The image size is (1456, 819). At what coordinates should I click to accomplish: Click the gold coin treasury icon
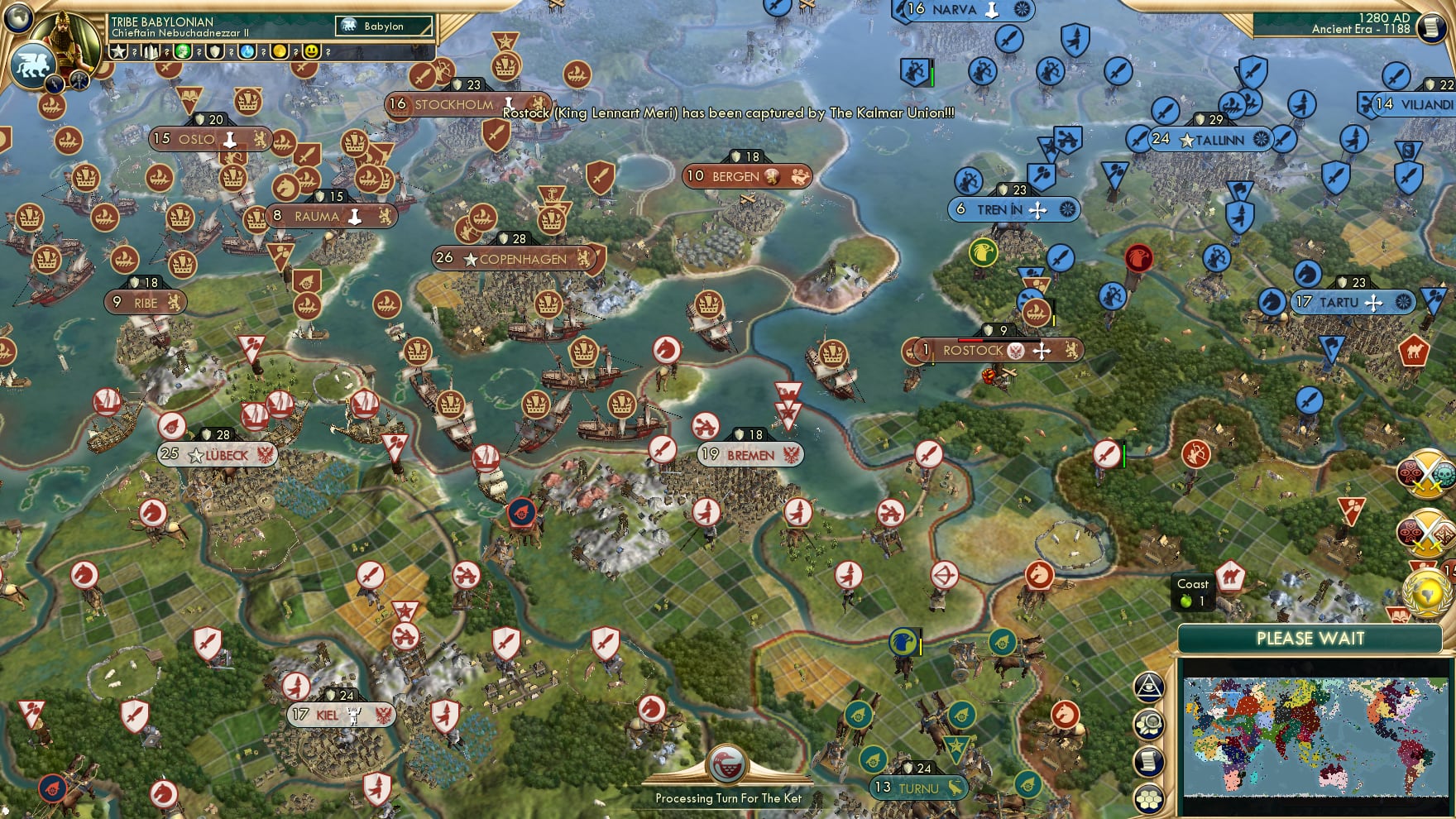coord(280,50)
